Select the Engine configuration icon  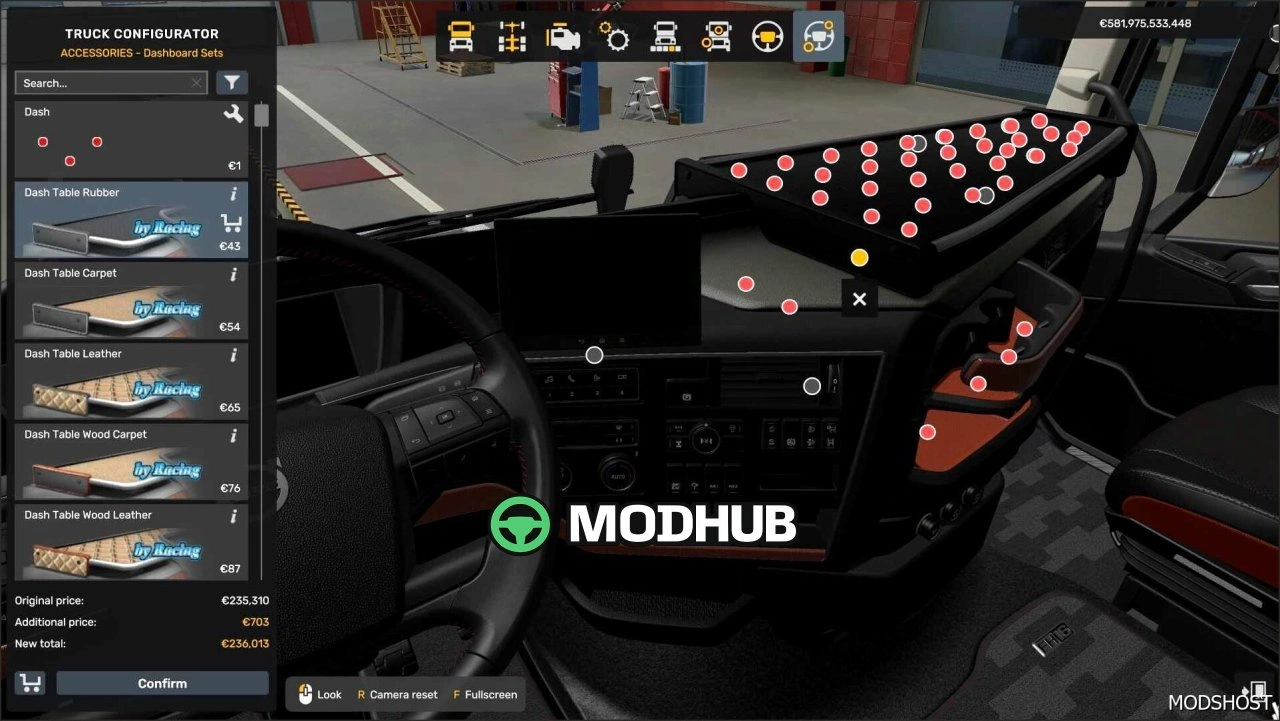[x=563, y=37]
